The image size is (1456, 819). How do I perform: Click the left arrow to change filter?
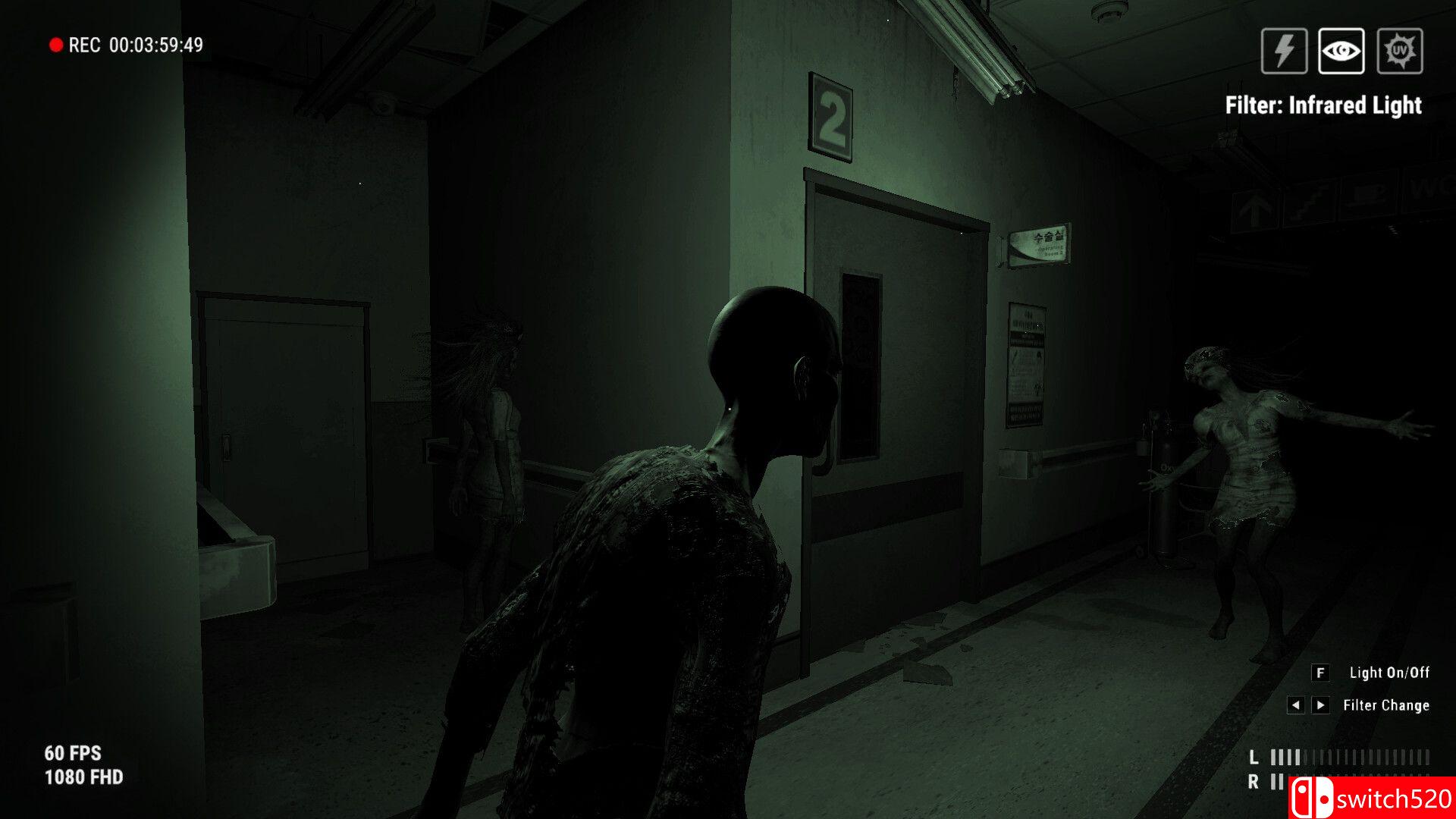pyautogui.click(x=1295, y=704)
